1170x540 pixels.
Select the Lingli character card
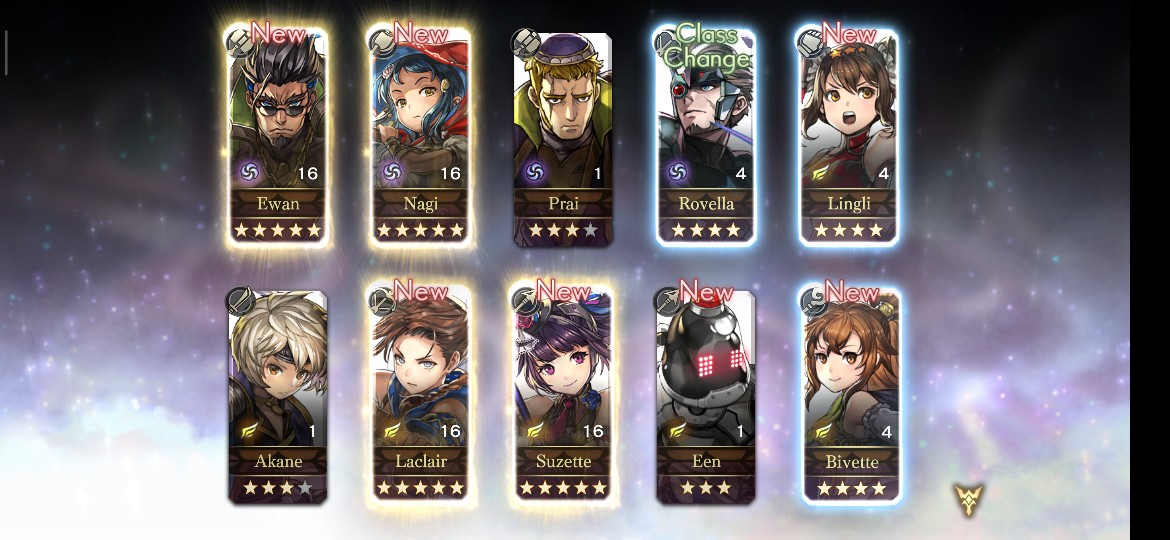pos(849,135)
